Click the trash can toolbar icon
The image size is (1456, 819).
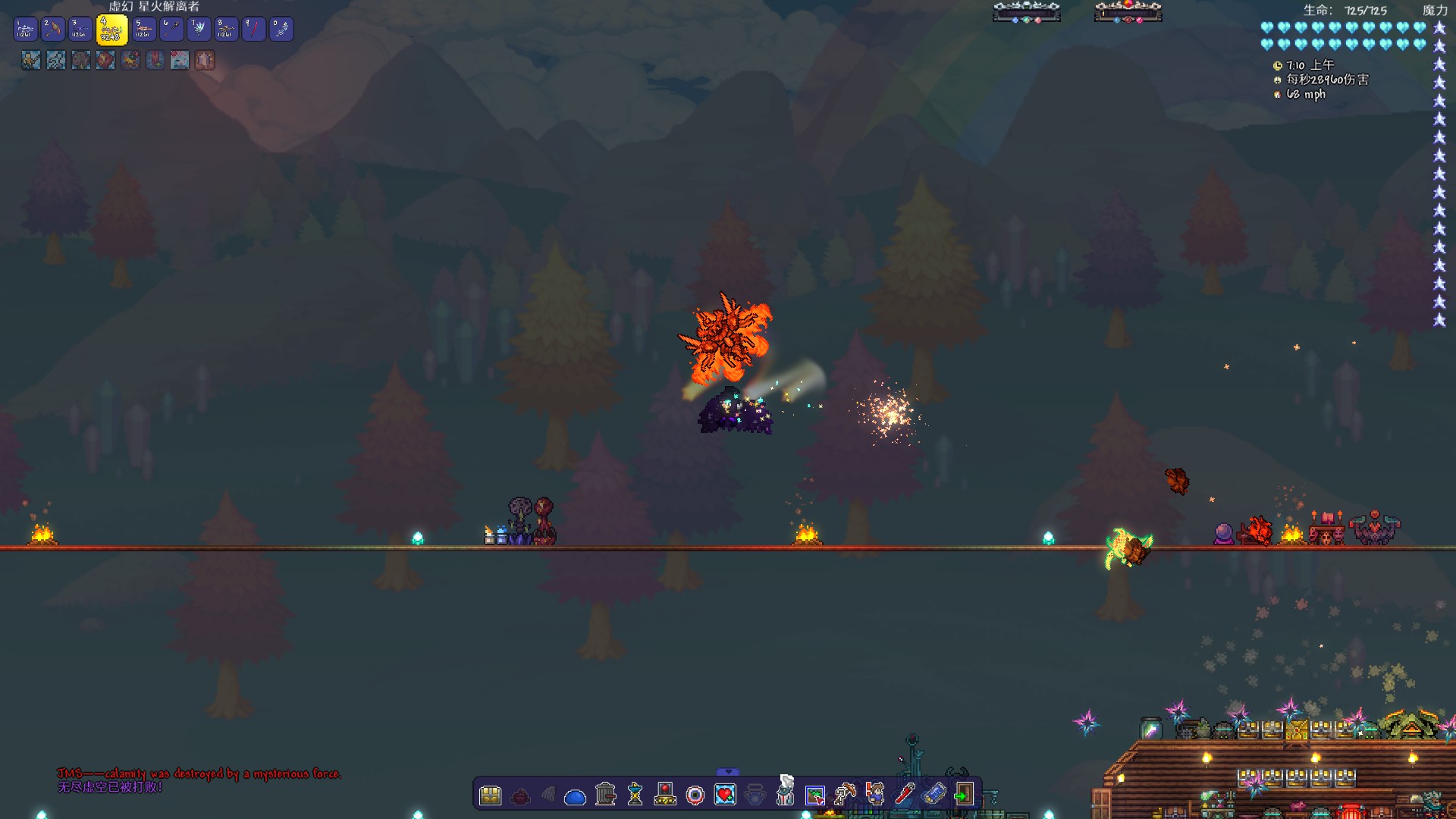[x=605, y=794]
